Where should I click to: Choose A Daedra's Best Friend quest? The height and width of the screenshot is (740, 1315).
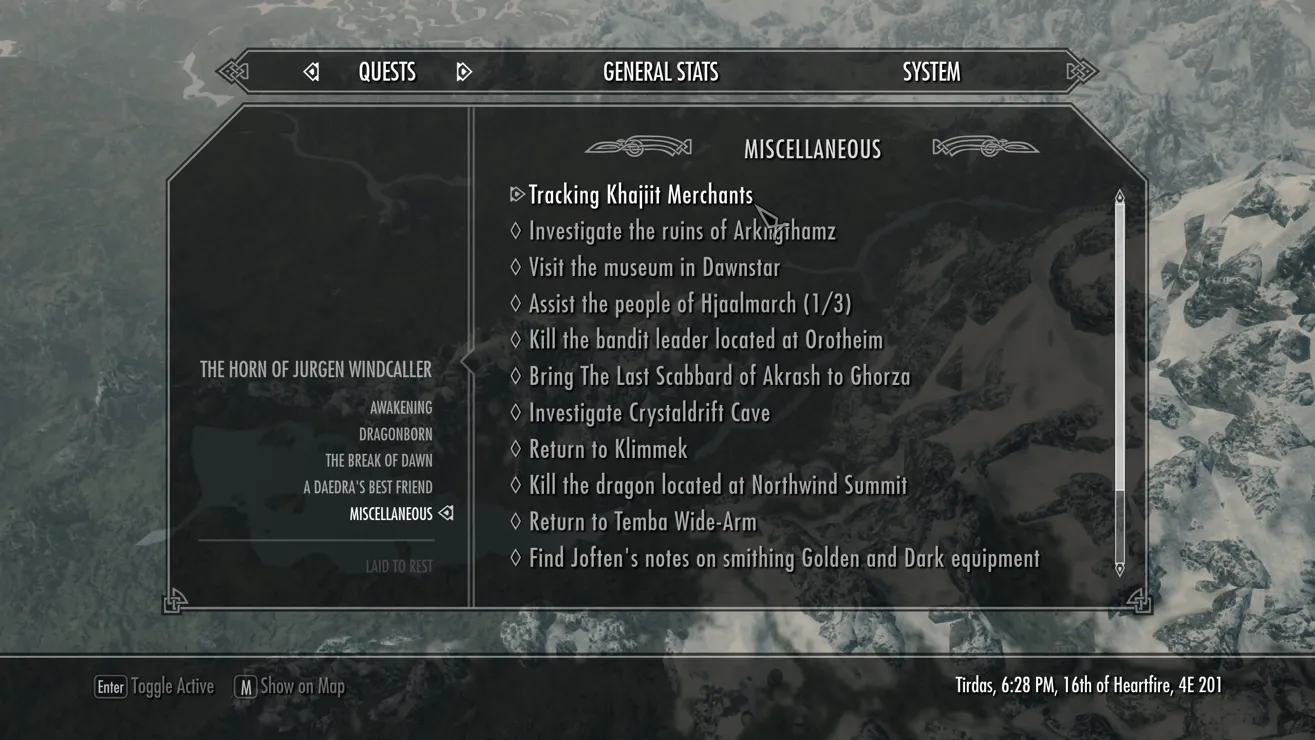[x=368, y=488]
